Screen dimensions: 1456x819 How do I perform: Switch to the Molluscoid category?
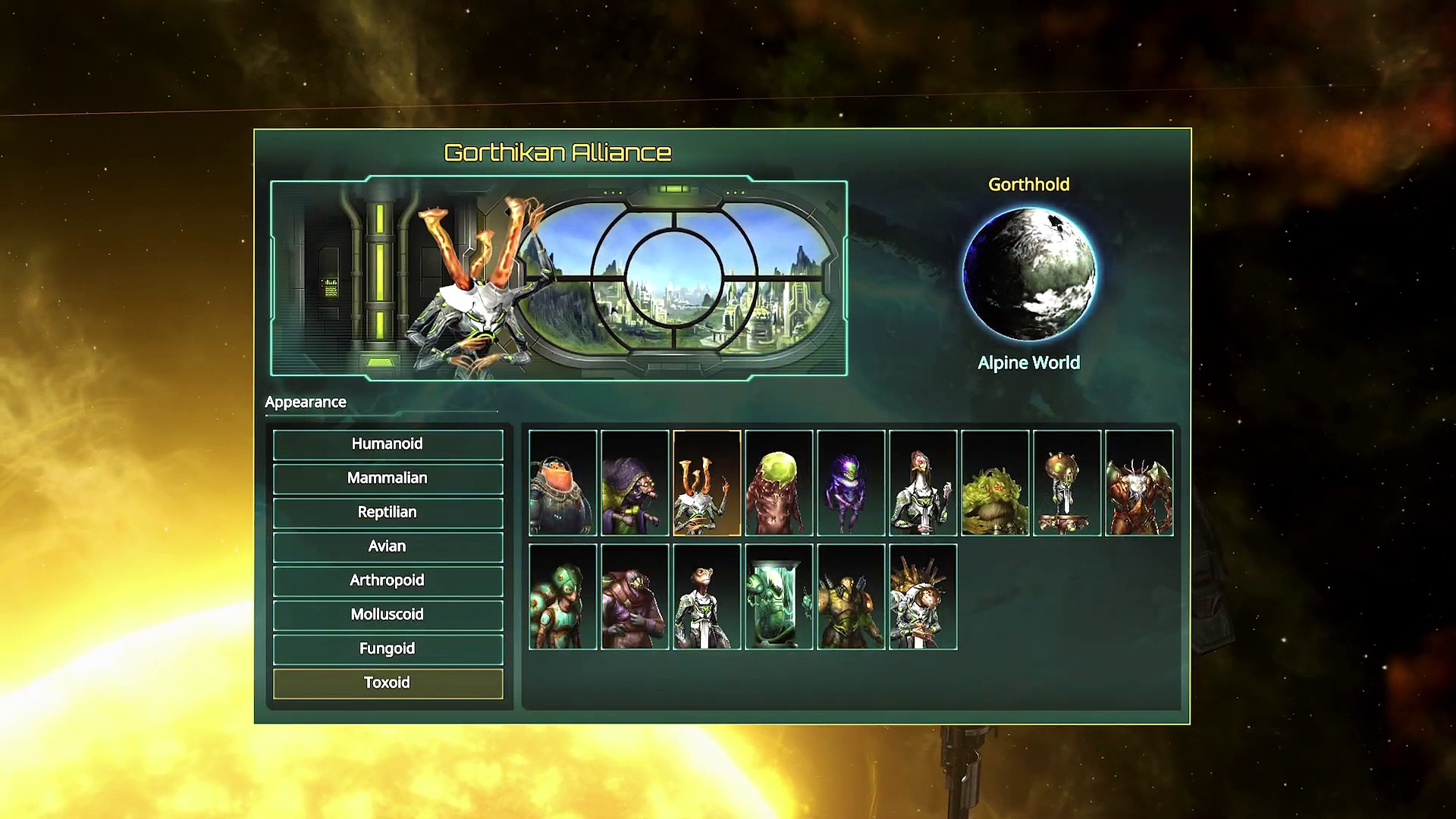[x=388, y=615]
